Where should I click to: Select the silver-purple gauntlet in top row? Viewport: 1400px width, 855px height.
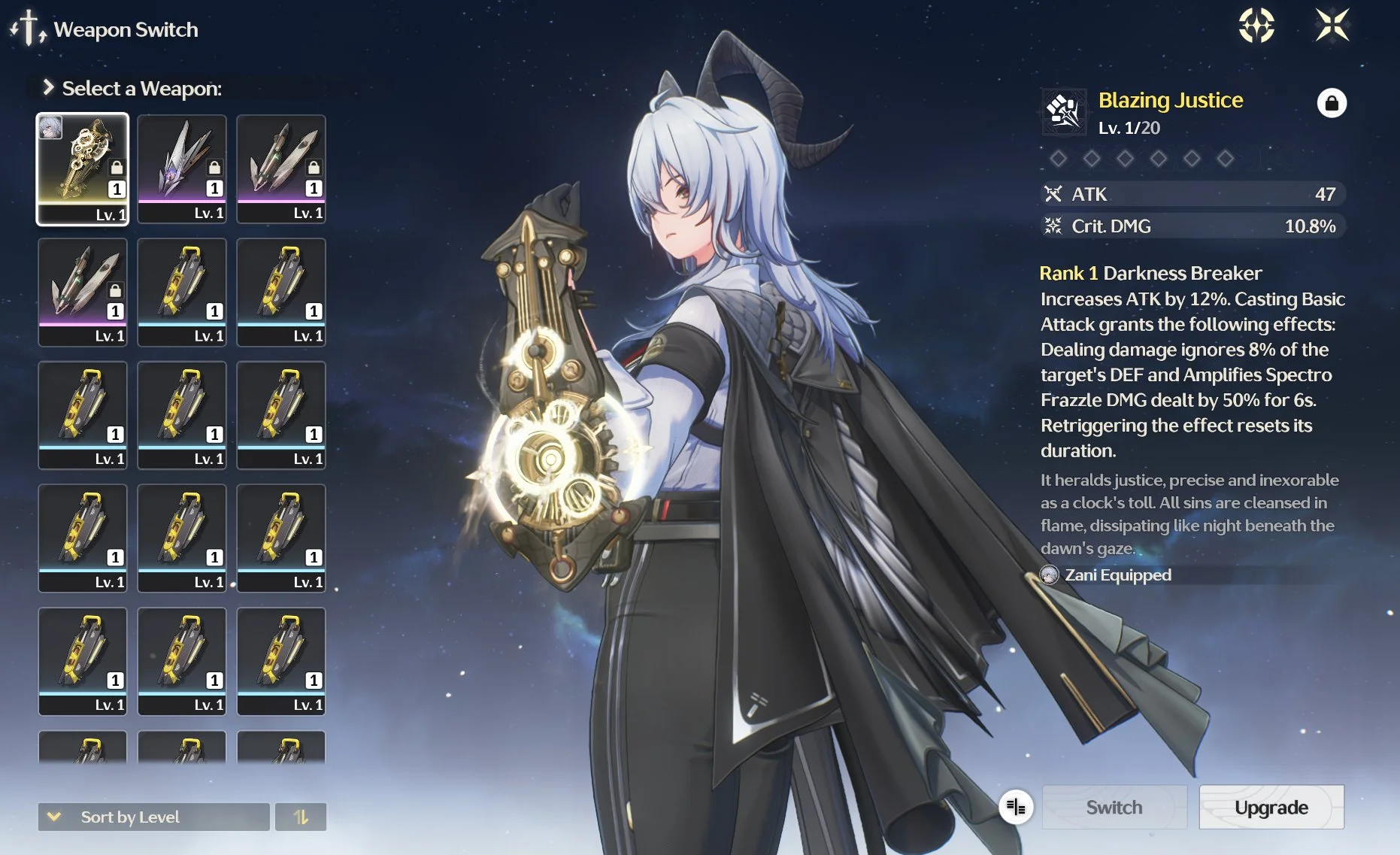click(182, 169)
